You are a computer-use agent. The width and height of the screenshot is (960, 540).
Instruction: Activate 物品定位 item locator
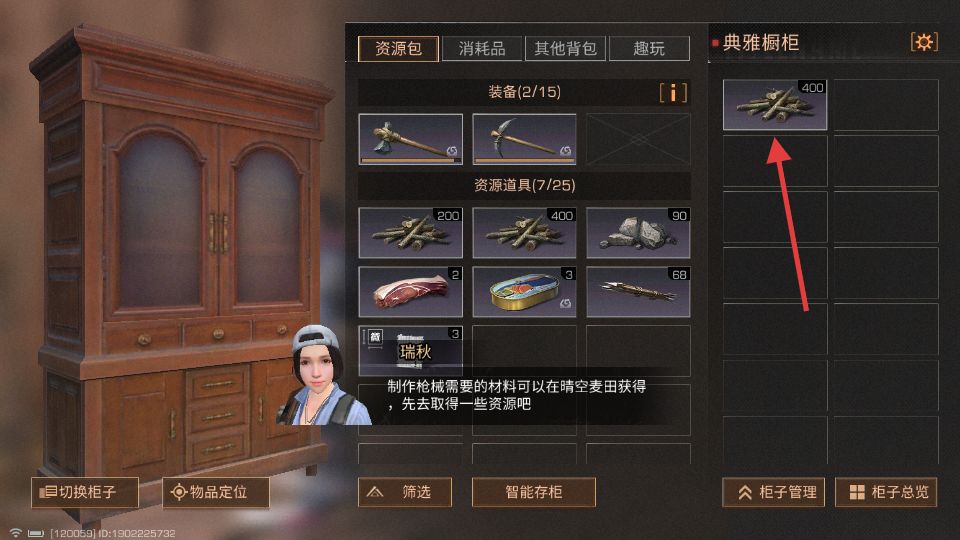tap(215, 492)
